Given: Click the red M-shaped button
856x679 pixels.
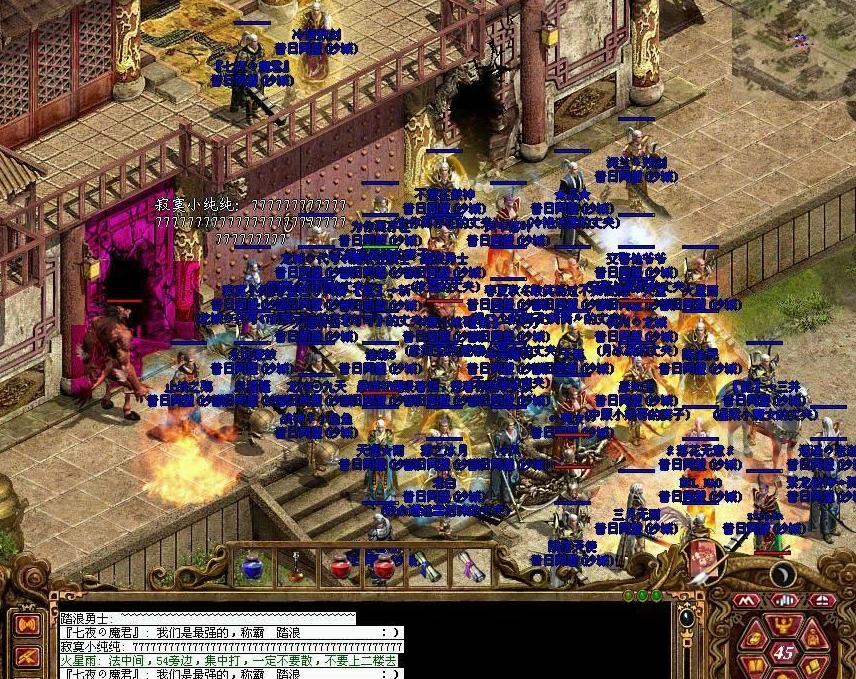Looking at the screenshot, I should click(x=744, y=600).
